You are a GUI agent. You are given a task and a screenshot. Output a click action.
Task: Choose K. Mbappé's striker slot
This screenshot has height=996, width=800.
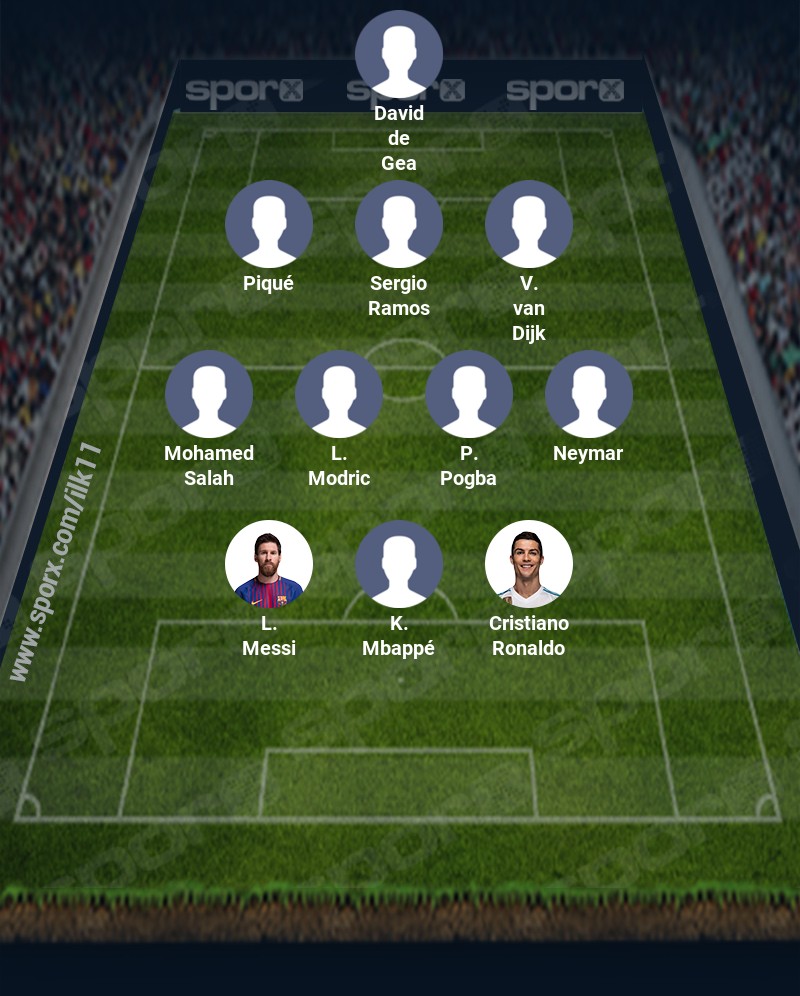click(x=399, y=564)
